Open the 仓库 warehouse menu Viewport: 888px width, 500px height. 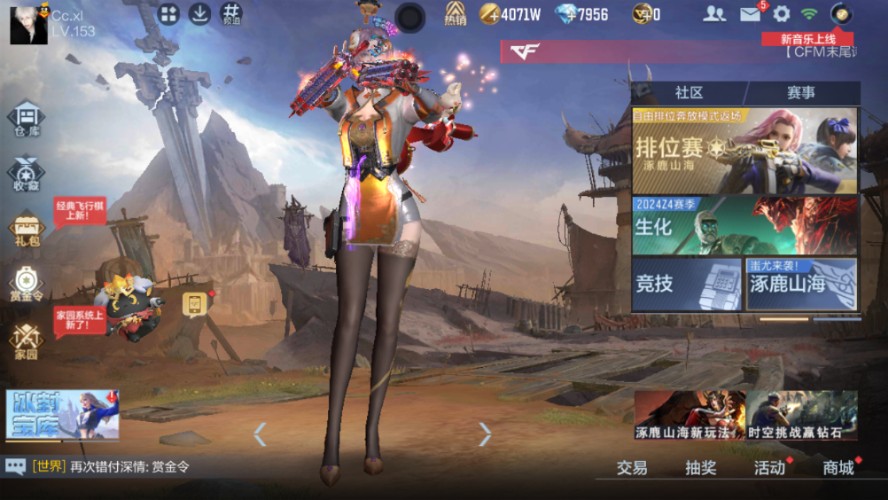tap(26, 120)
